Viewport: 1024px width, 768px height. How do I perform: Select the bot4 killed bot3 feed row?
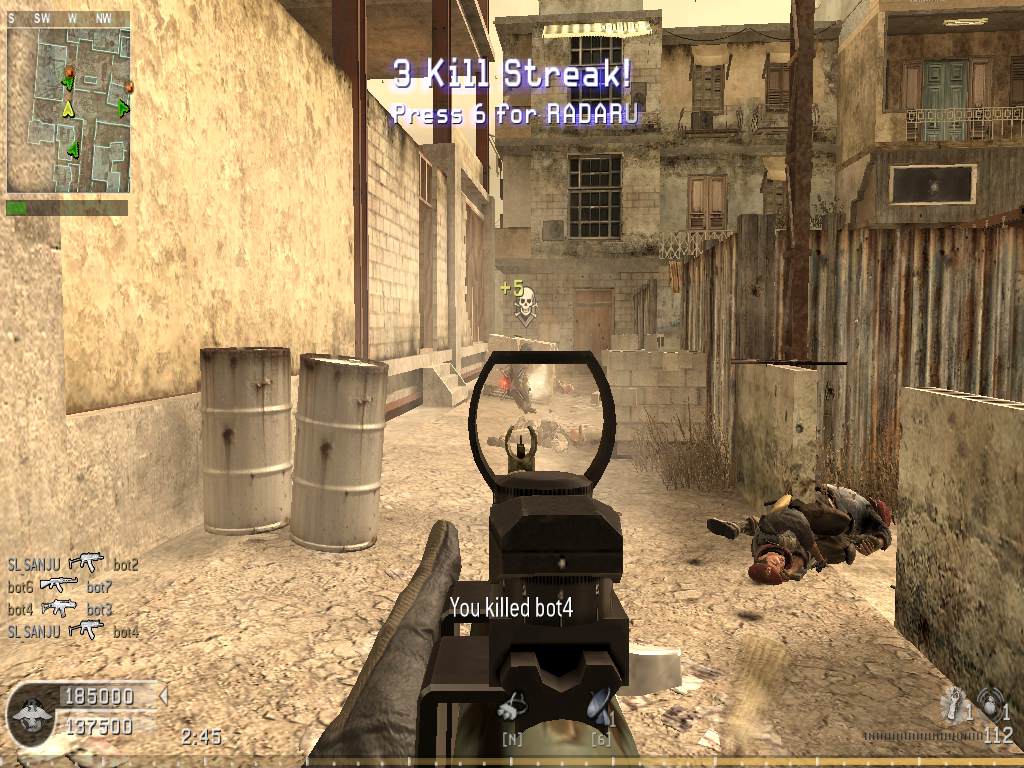[x=59, y=608]
